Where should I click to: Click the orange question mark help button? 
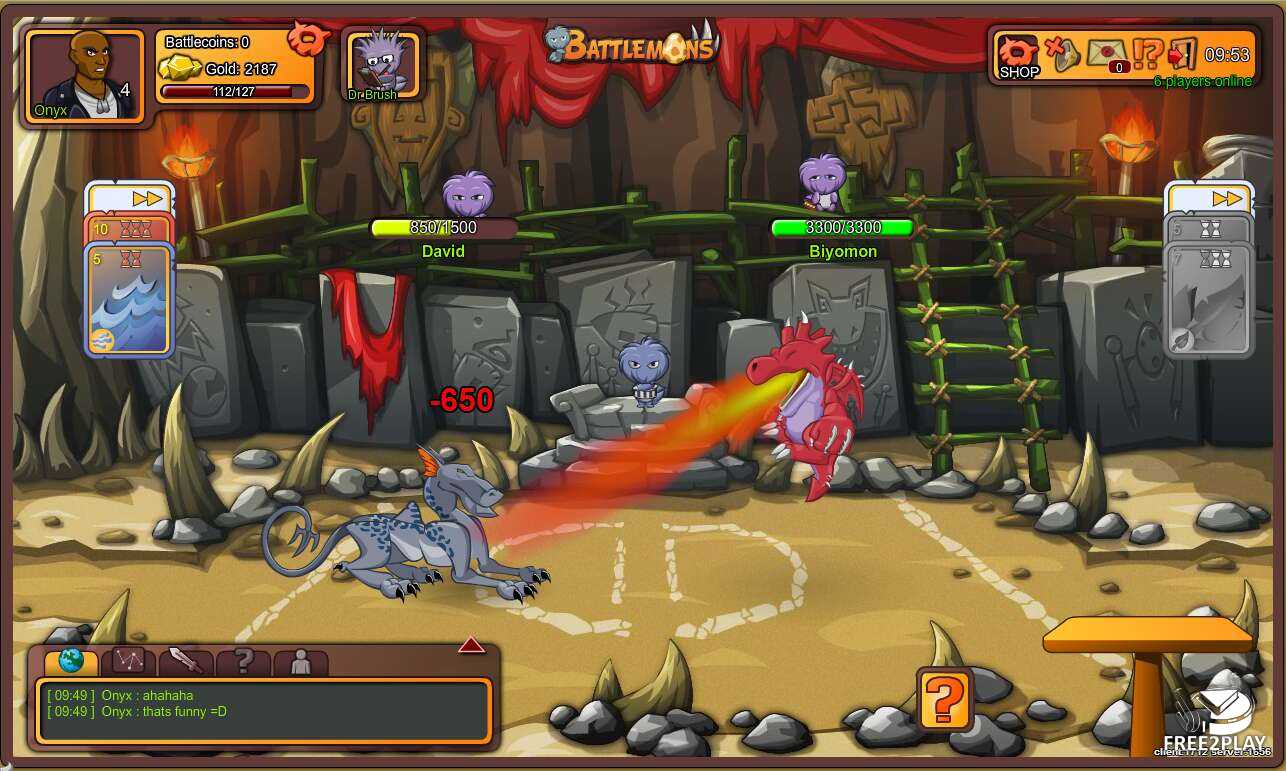pos(944,698)
